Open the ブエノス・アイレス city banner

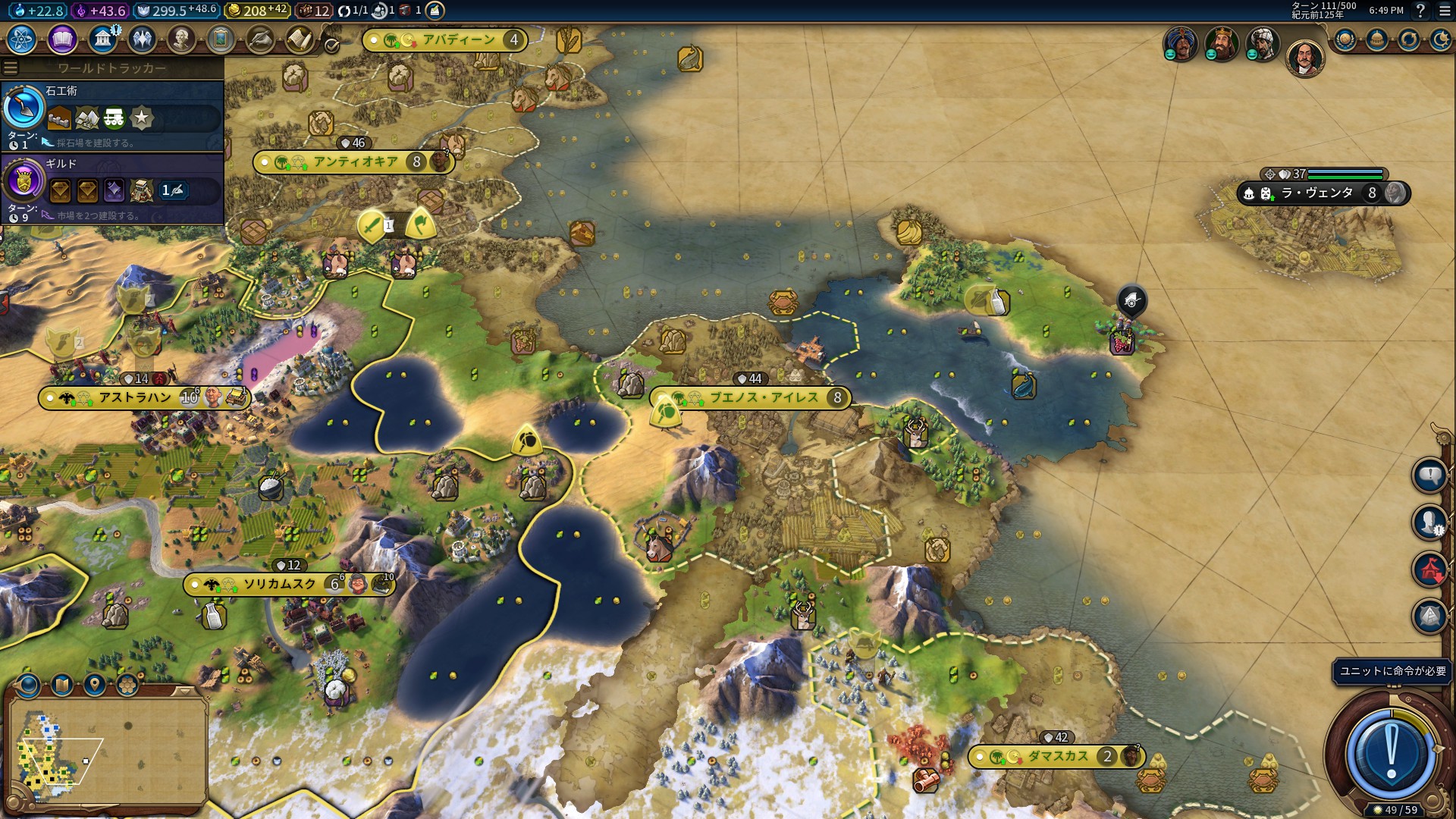(x=763, y=398)
